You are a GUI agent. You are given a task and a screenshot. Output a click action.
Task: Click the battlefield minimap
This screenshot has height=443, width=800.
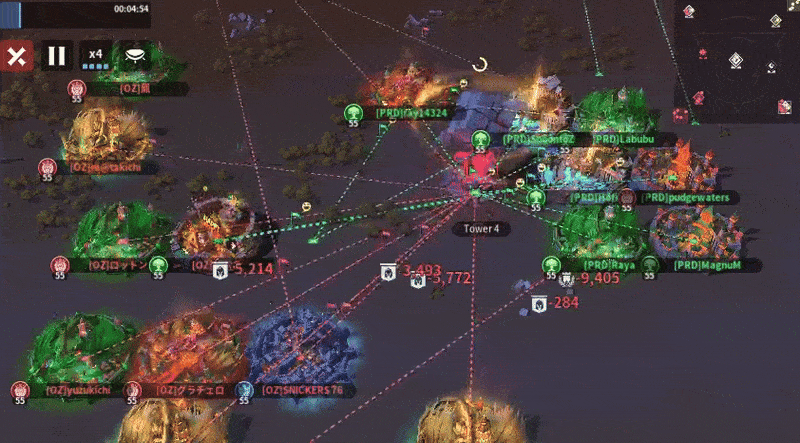coord(737,62)
